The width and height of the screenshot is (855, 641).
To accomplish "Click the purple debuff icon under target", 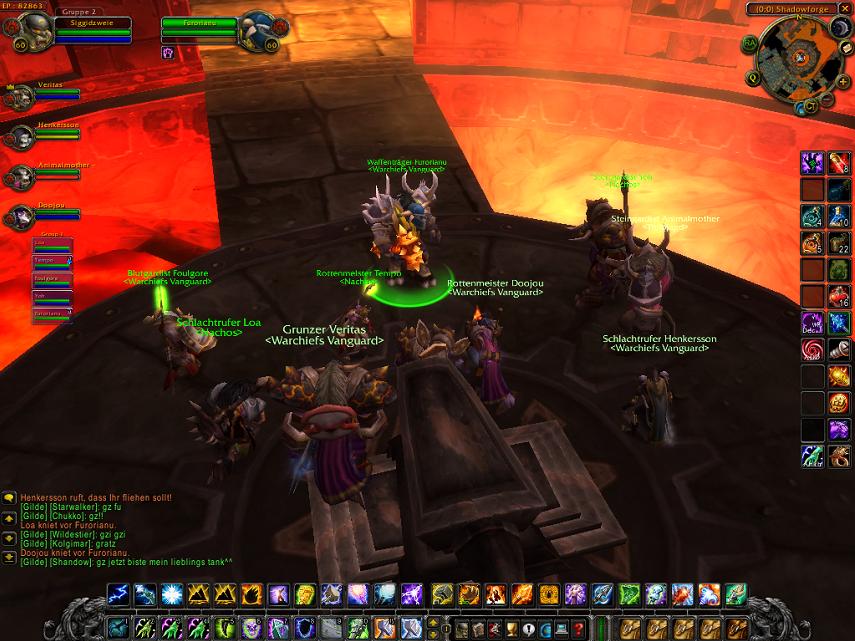I will point(168,52).
